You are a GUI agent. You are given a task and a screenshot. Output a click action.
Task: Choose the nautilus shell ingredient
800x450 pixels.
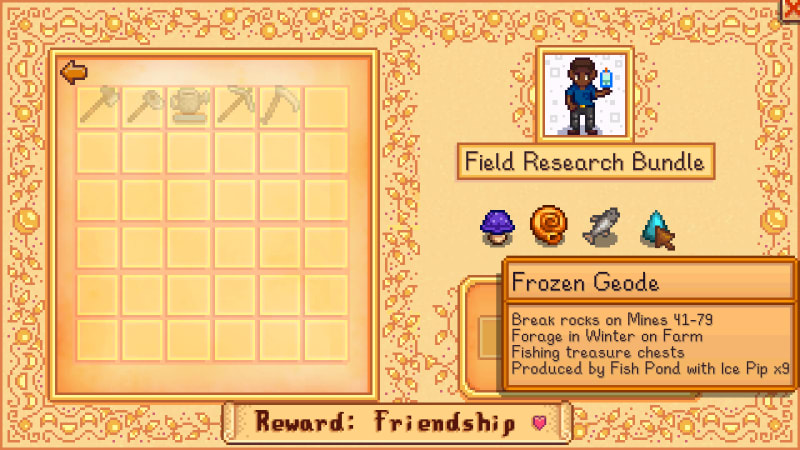click(547, 226)
